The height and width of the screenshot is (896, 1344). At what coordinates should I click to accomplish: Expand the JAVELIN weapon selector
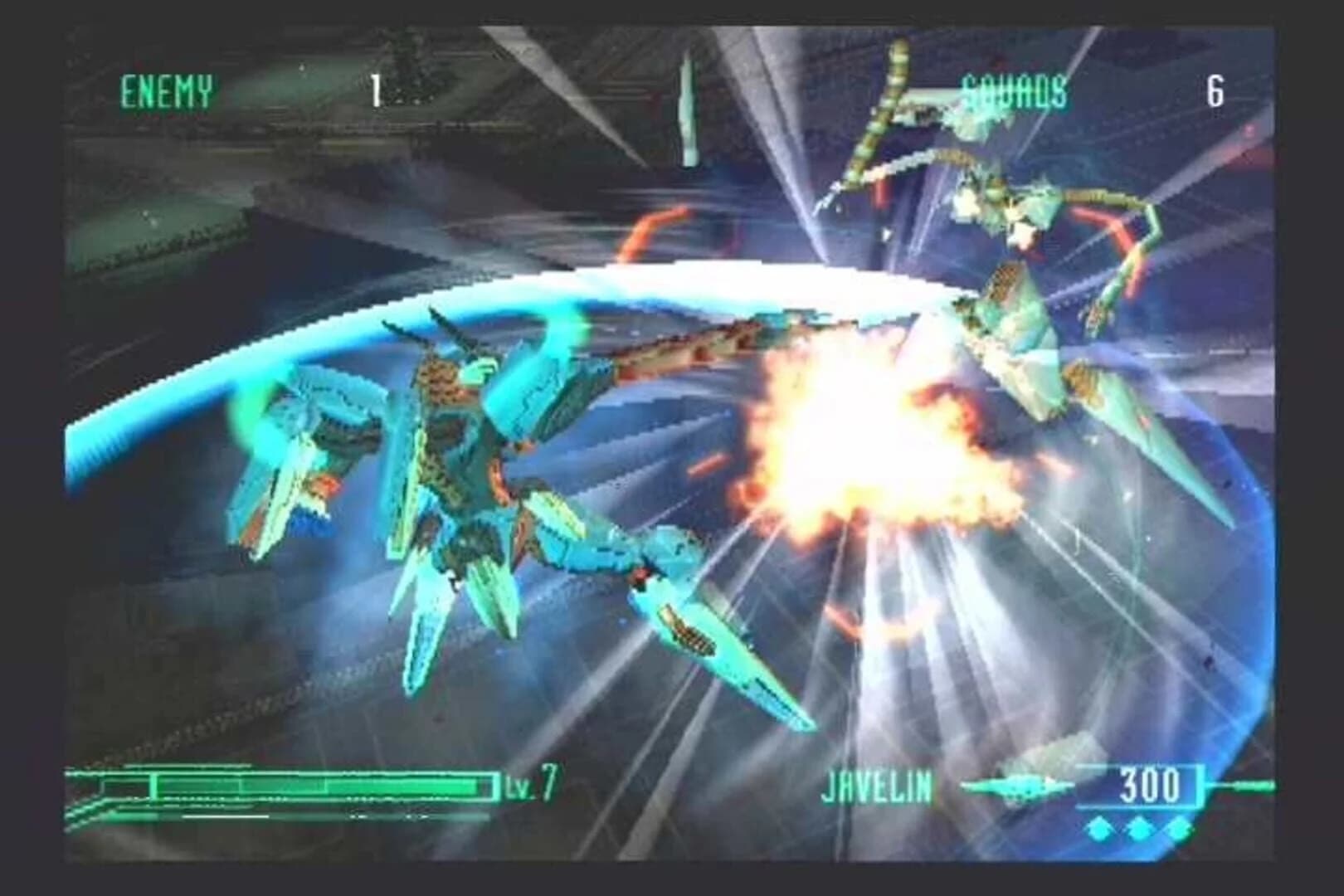pyautogui.click(x=877, y=783)
